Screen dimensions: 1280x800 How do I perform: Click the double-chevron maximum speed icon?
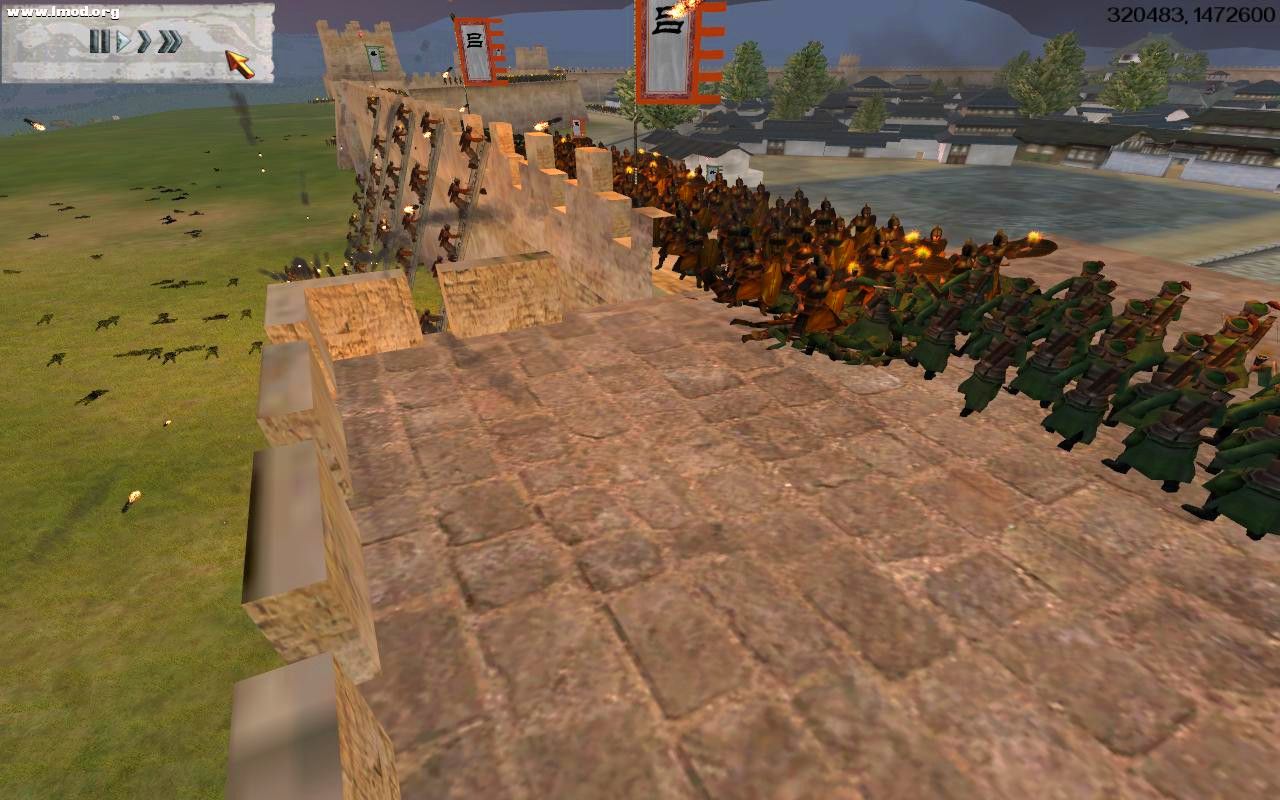click(x=168, y=43)
